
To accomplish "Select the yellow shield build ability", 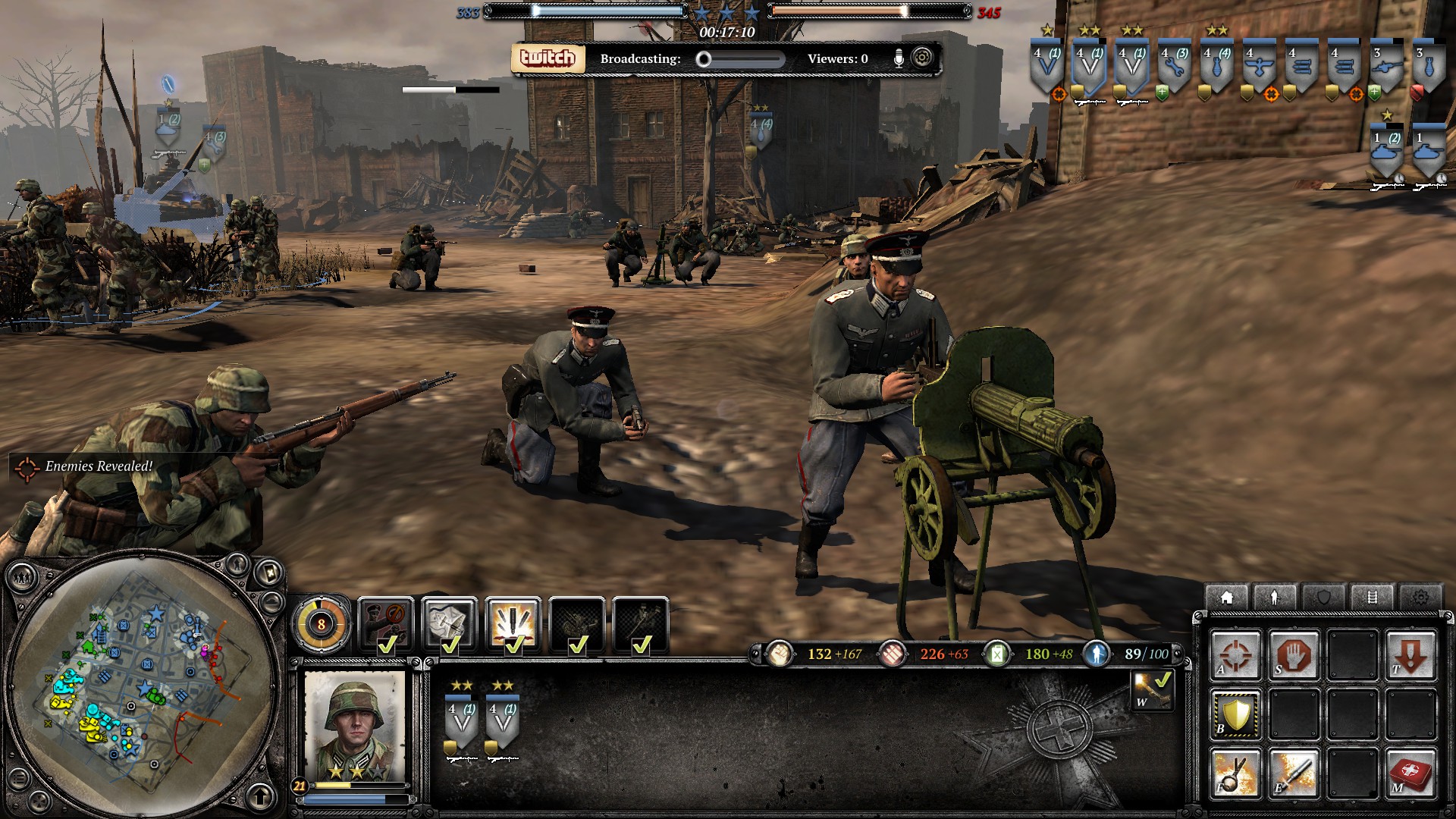I will 1235,714.
